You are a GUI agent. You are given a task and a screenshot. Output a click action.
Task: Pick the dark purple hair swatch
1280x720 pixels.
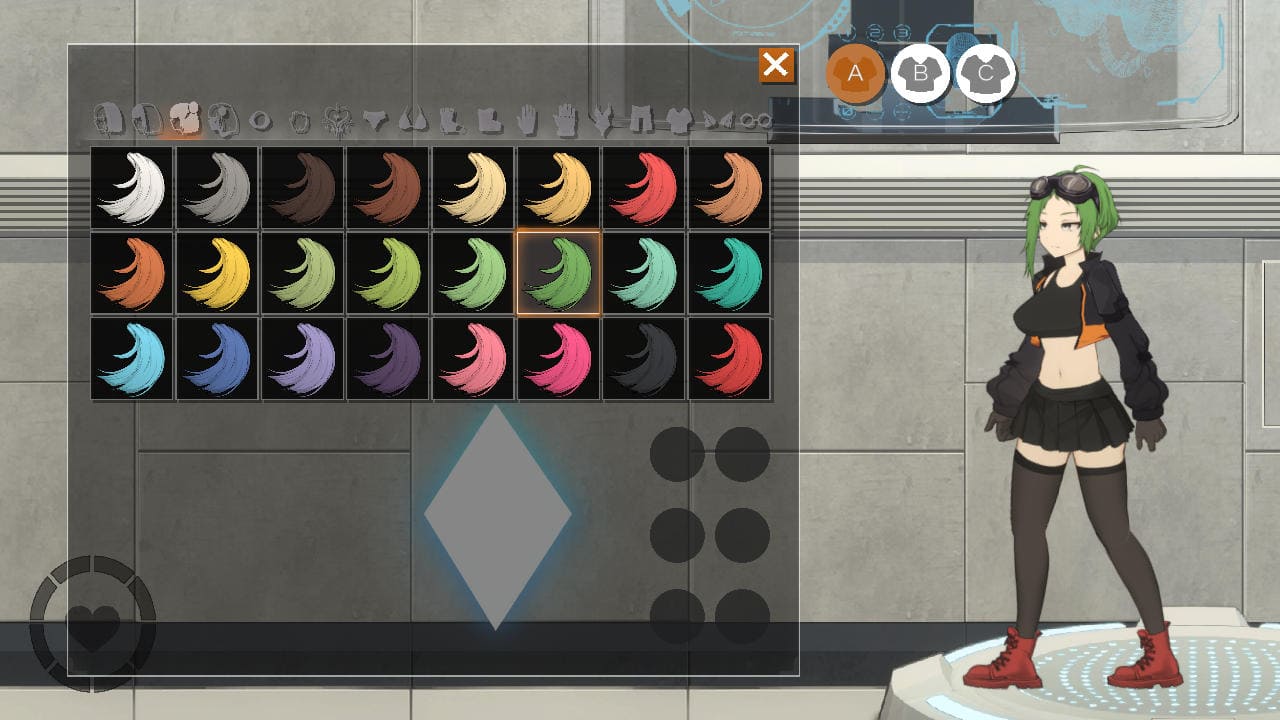pos(388,358)
